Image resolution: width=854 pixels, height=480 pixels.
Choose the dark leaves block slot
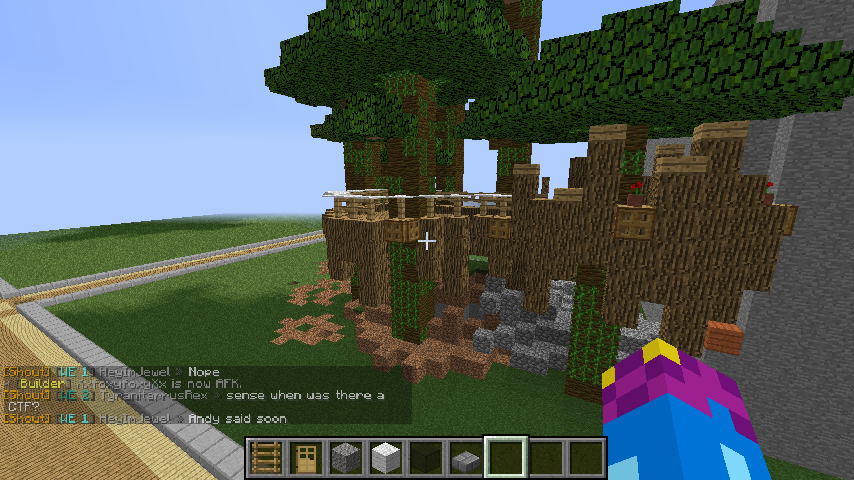[x=425, y=458]
